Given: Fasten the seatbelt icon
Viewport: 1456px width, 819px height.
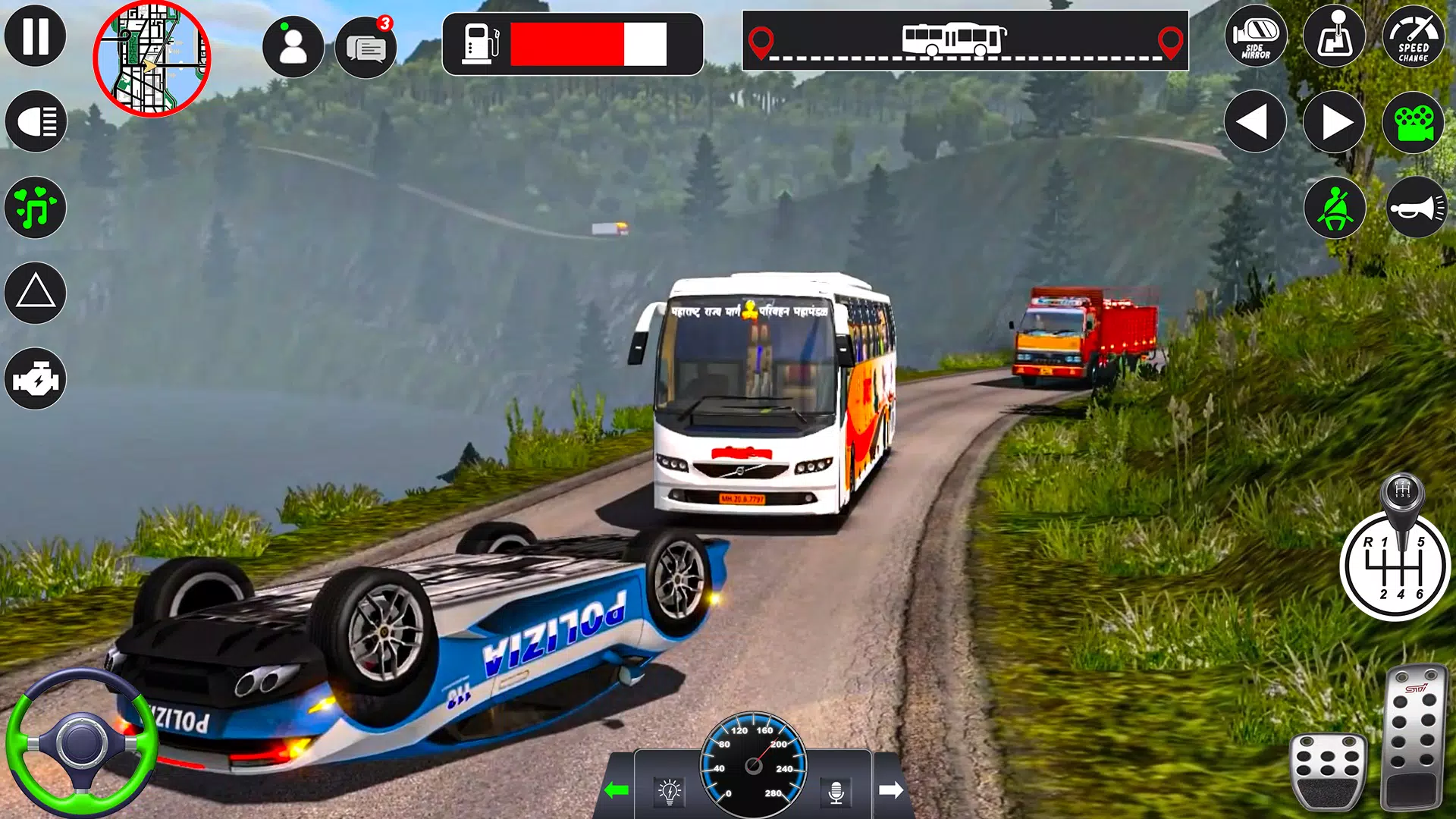Looking at the screenshot, I should 1335,208.
